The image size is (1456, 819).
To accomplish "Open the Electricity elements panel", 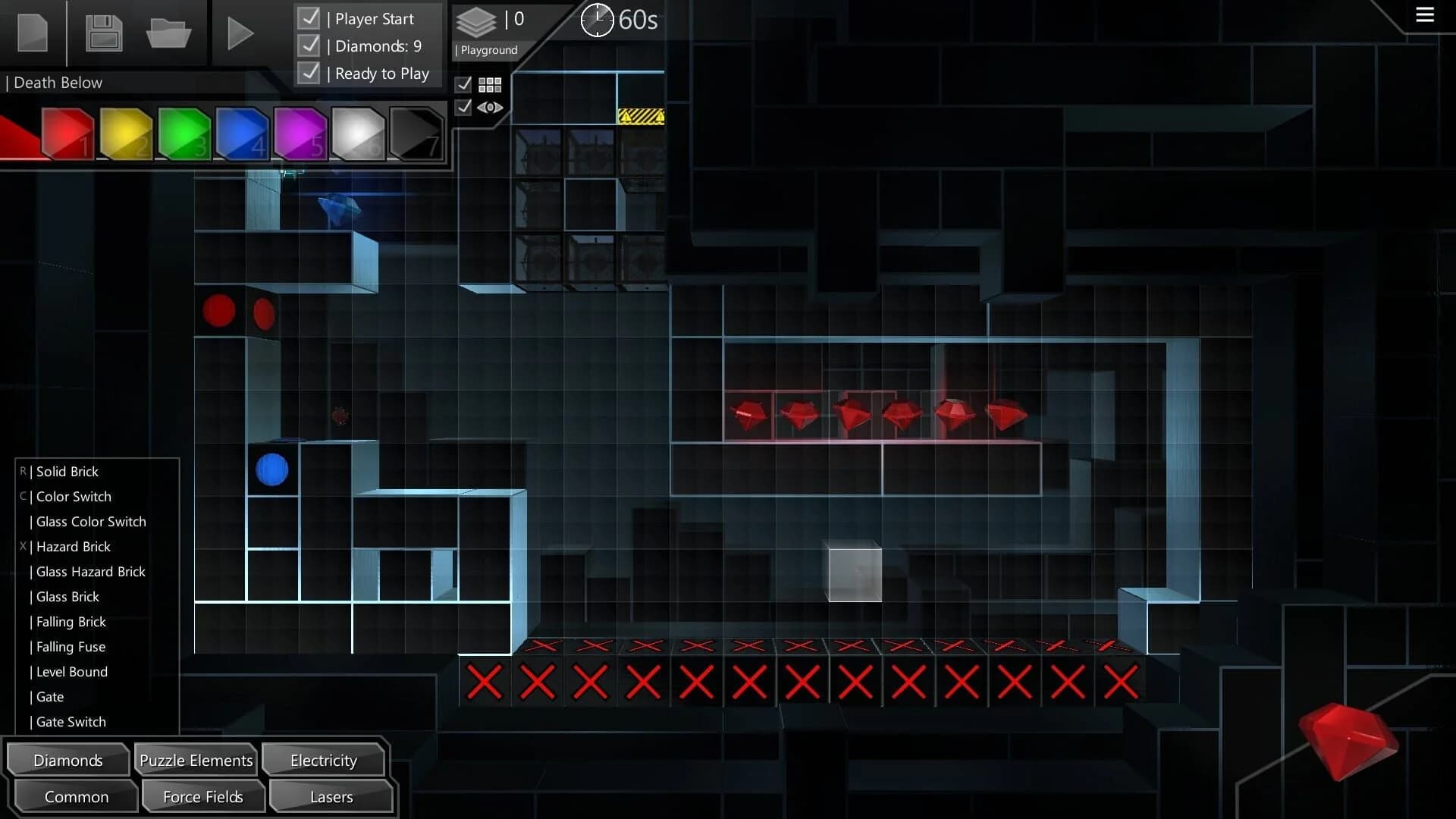I will 323,760.
